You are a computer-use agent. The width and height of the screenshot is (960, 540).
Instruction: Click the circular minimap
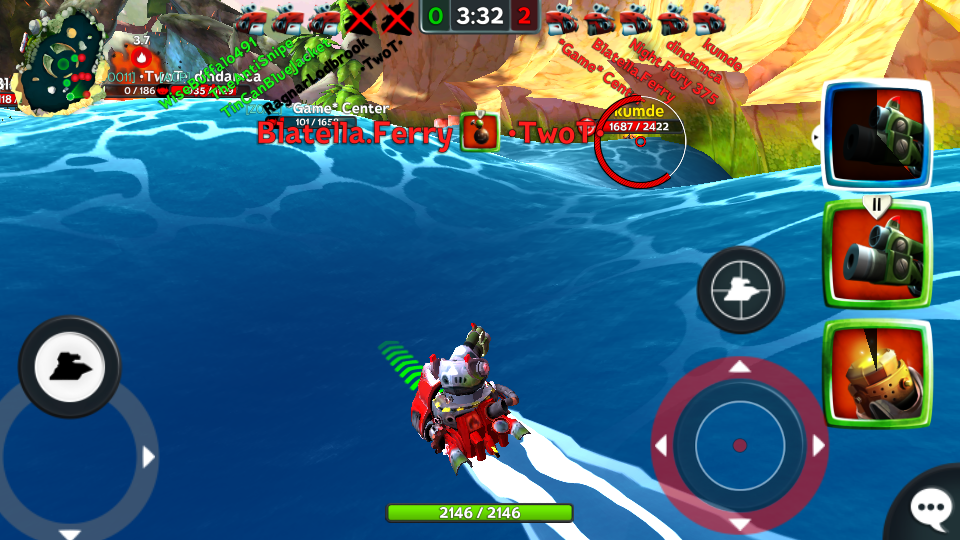(x=62, y=64)
